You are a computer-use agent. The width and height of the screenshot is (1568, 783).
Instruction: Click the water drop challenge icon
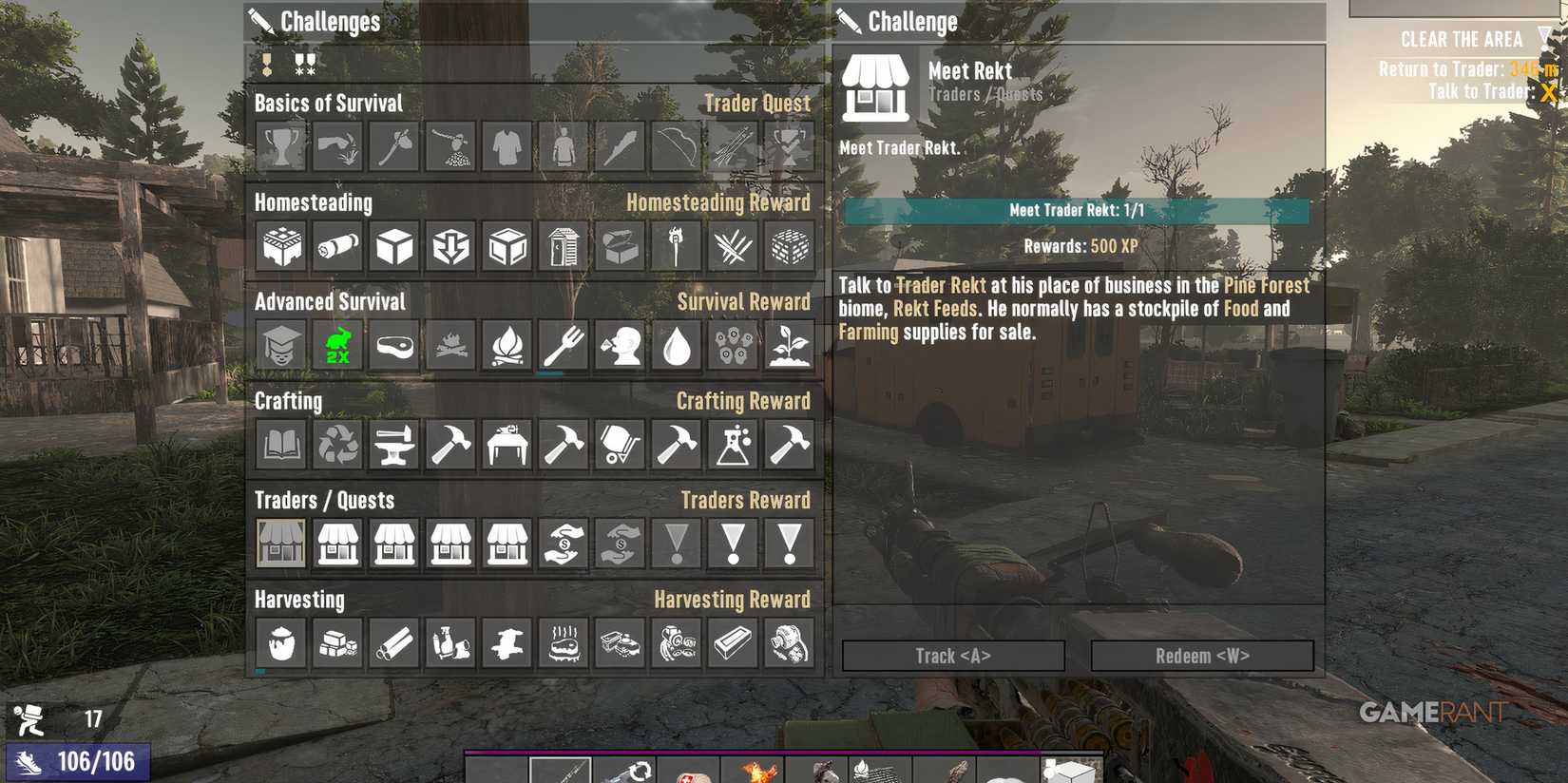pyautogui.click(x=675, y=346)
